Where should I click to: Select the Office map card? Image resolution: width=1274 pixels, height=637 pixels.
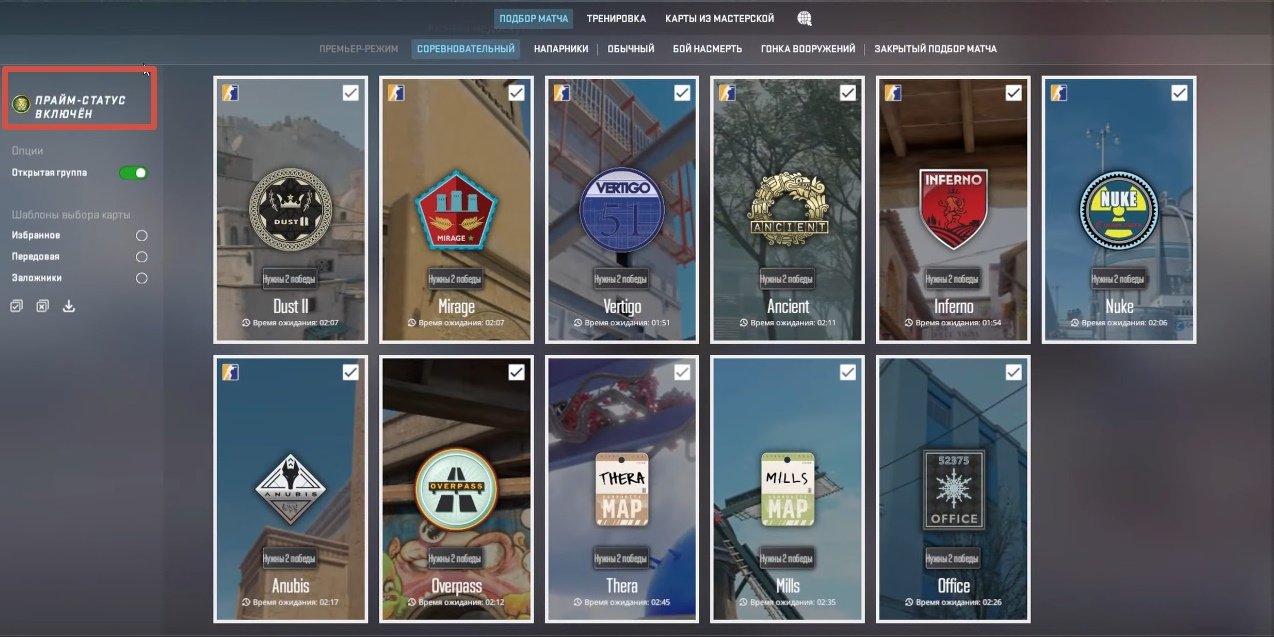click(x=953, y=488)
